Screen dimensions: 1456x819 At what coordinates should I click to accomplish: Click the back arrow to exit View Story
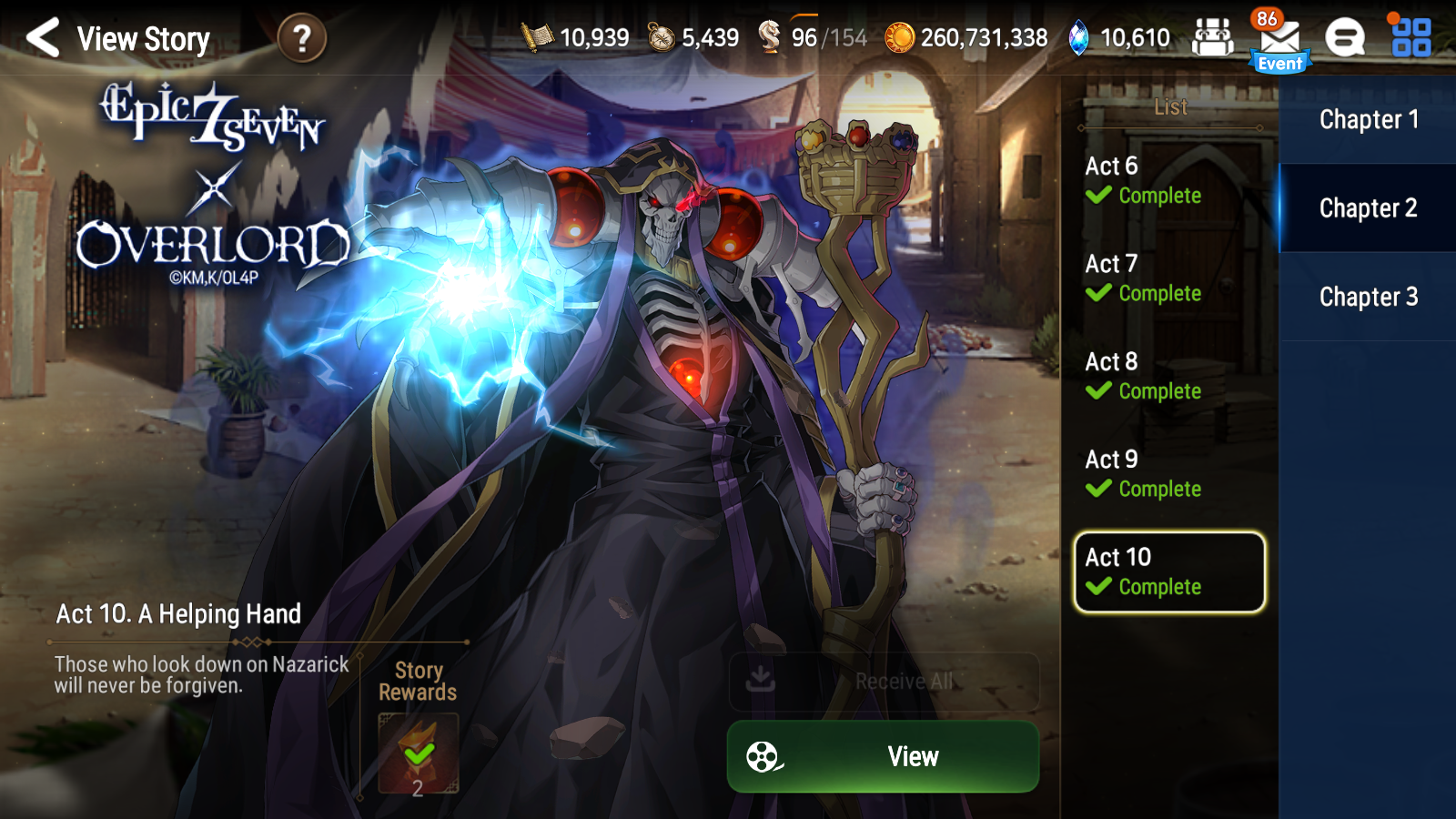(43, 38)
